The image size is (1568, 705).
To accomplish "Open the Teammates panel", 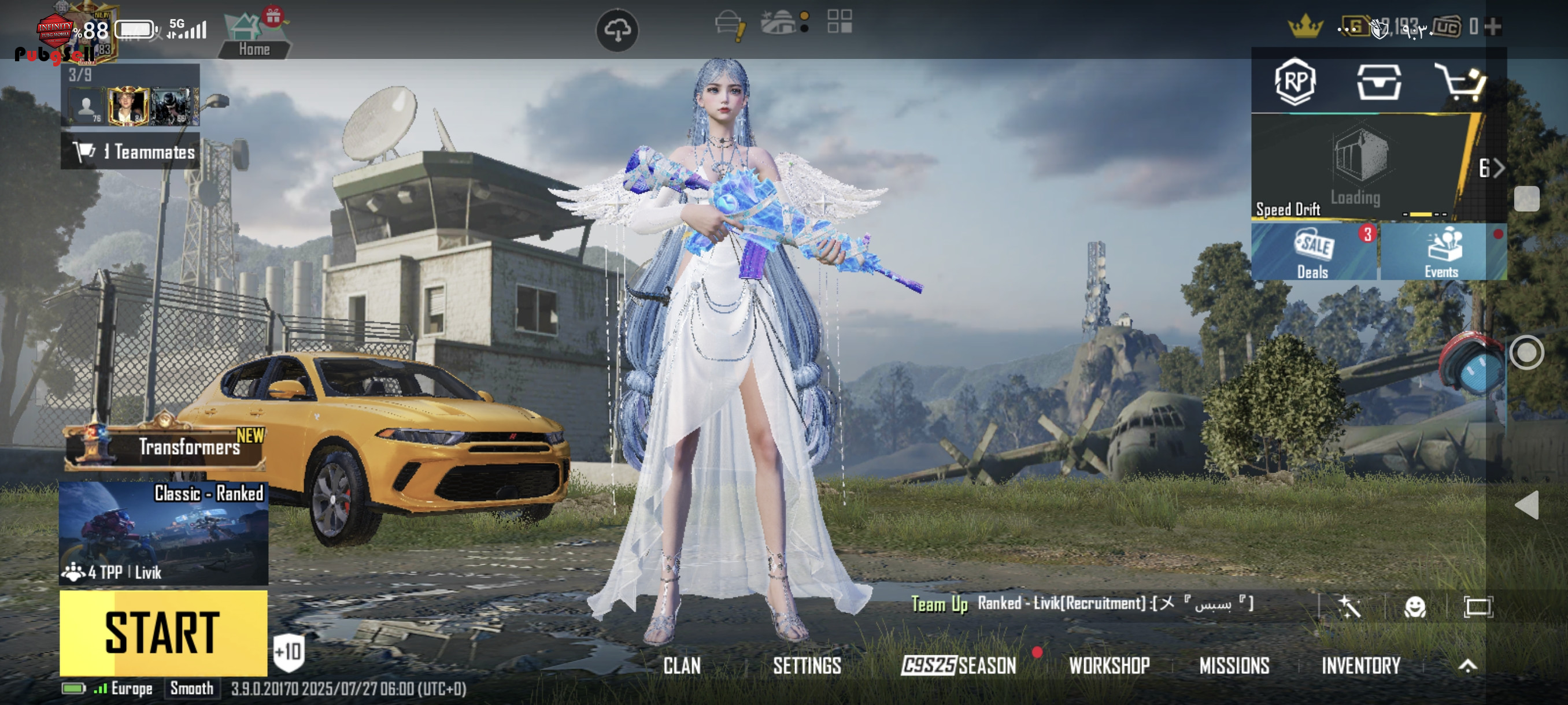I will pyautogui.click(x=130, y=151).
